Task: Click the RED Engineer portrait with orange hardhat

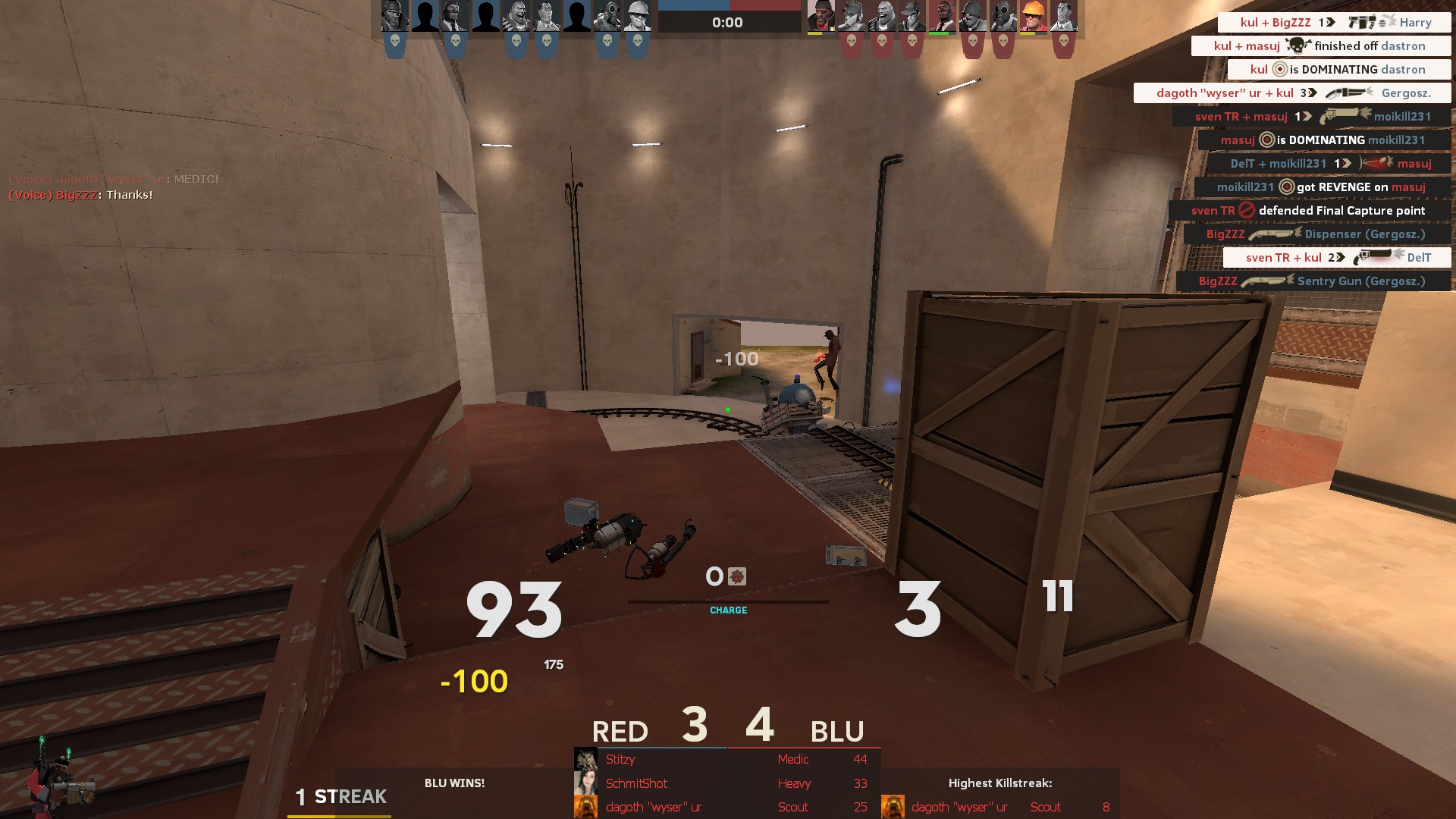Action: tap(1032, 17)
